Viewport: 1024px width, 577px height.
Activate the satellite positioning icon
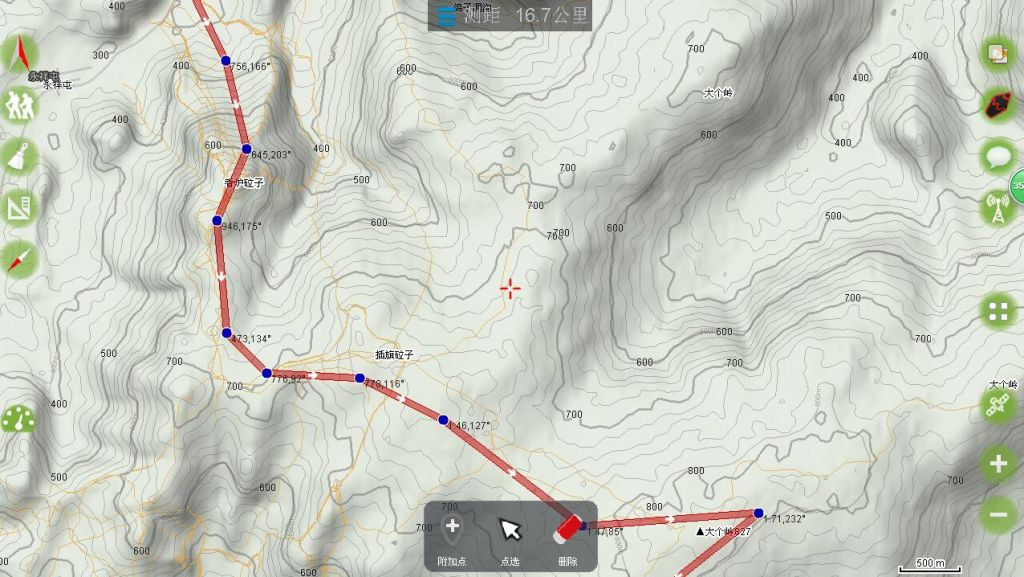[x=998, y=406]
